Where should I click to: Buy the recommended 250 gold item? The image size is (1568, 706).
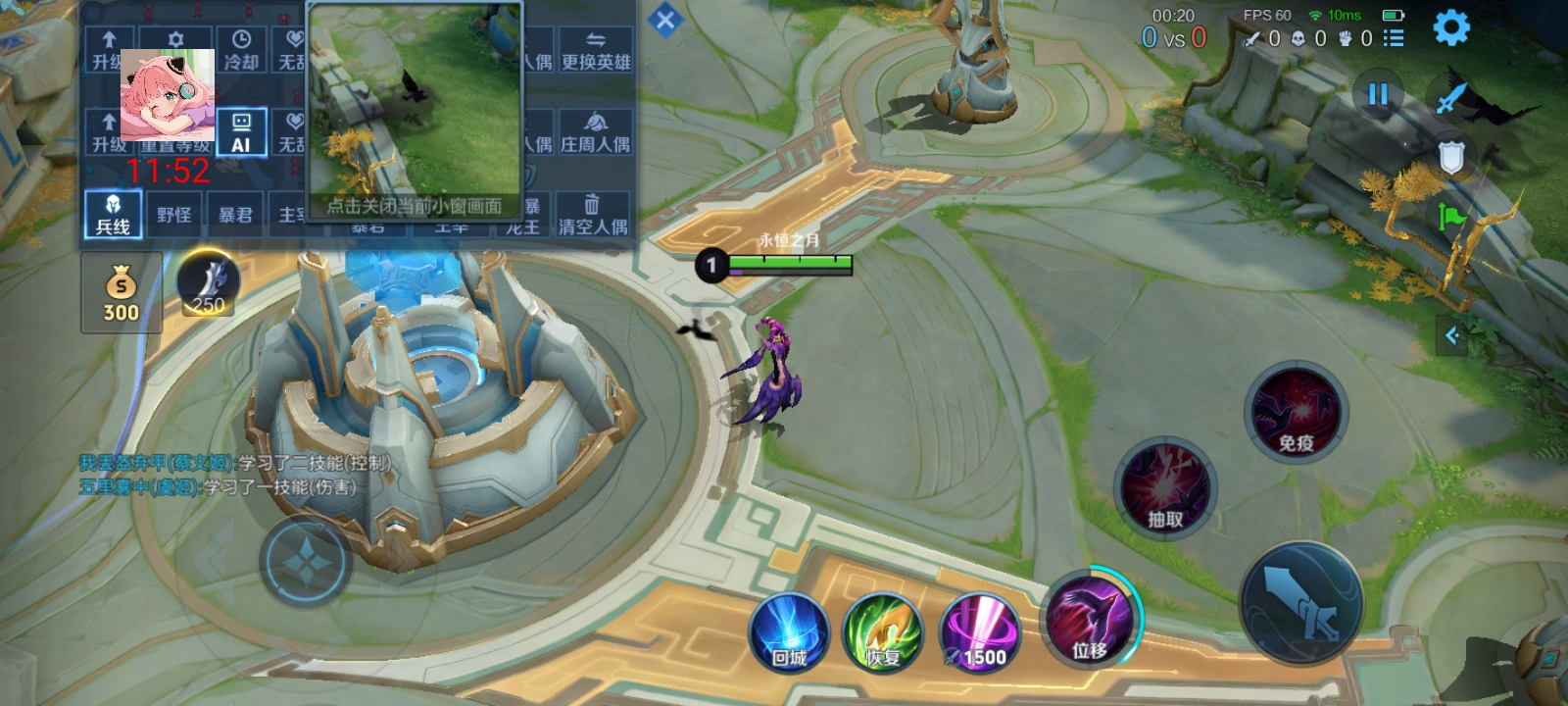coord(208,285)
